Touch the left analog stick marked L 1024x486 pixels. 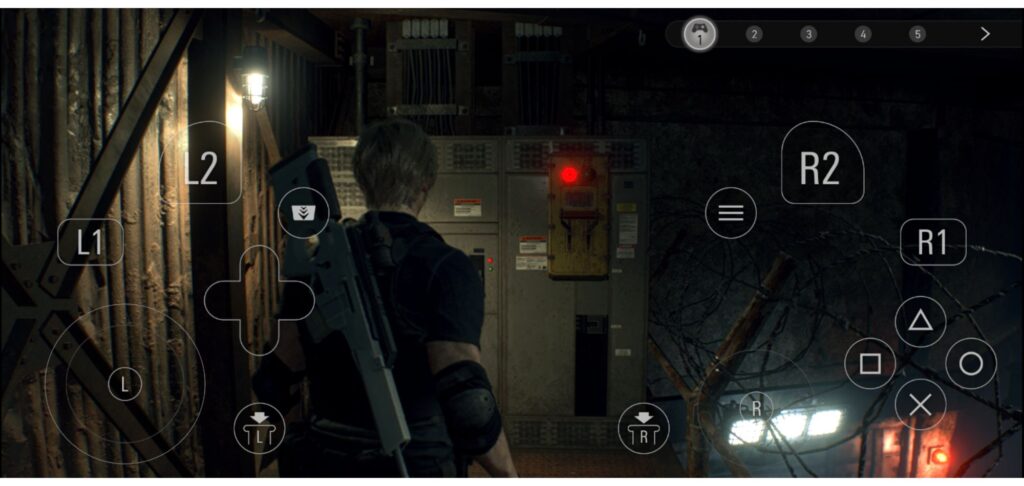coord(124,383)
